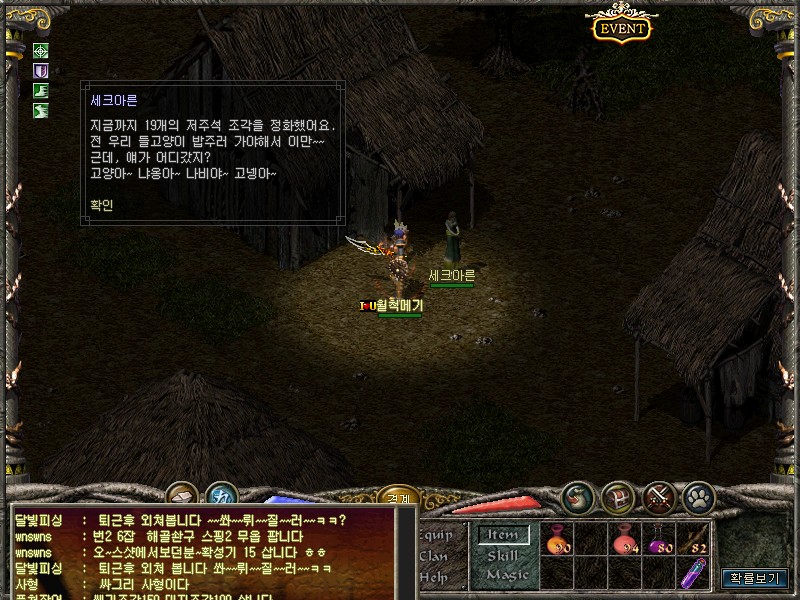Screen dimensions: 800x600
Task: Select the pink potion with 94 count
Action: (627, 540)
